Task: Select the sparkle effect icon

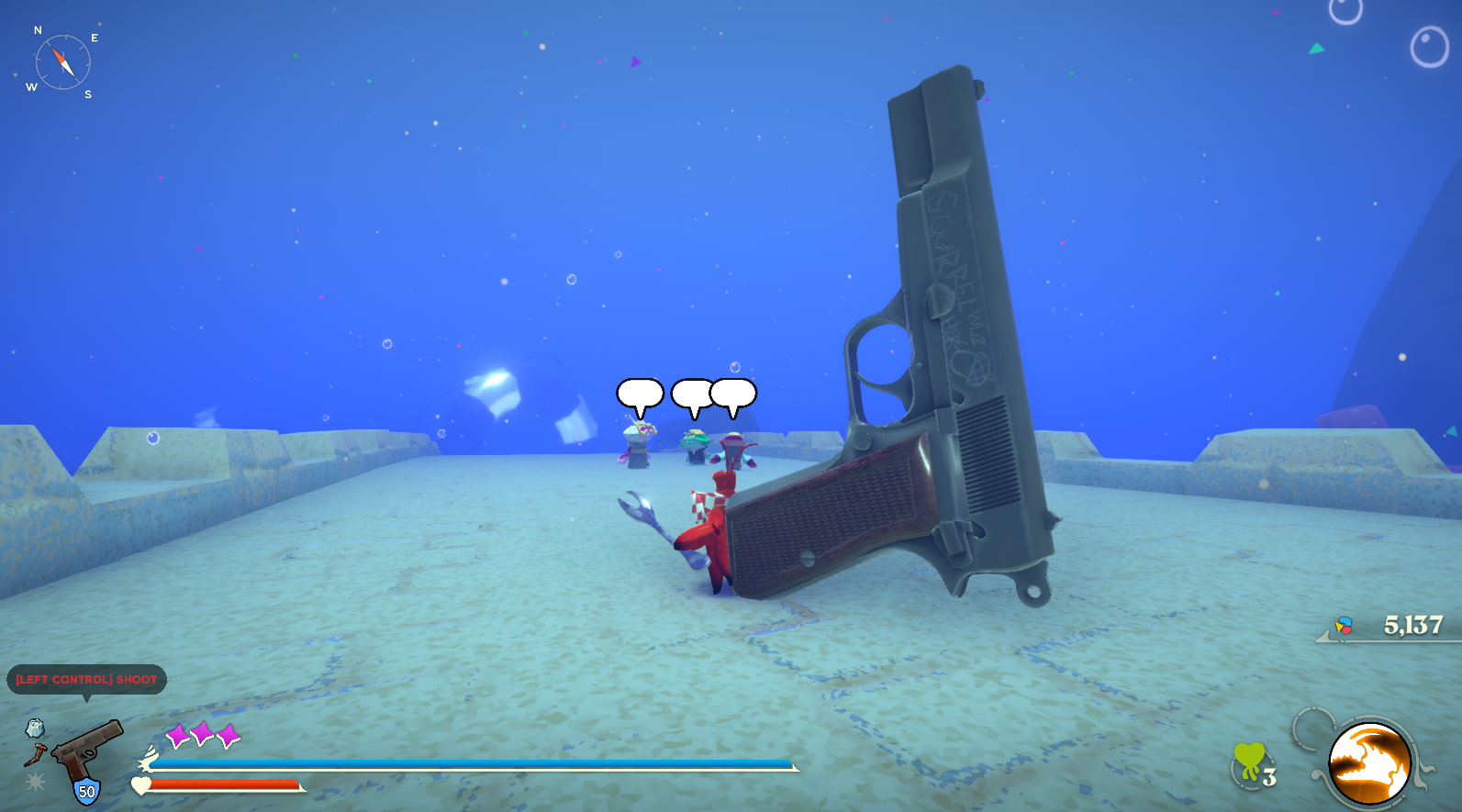Action: pos(36,780)
